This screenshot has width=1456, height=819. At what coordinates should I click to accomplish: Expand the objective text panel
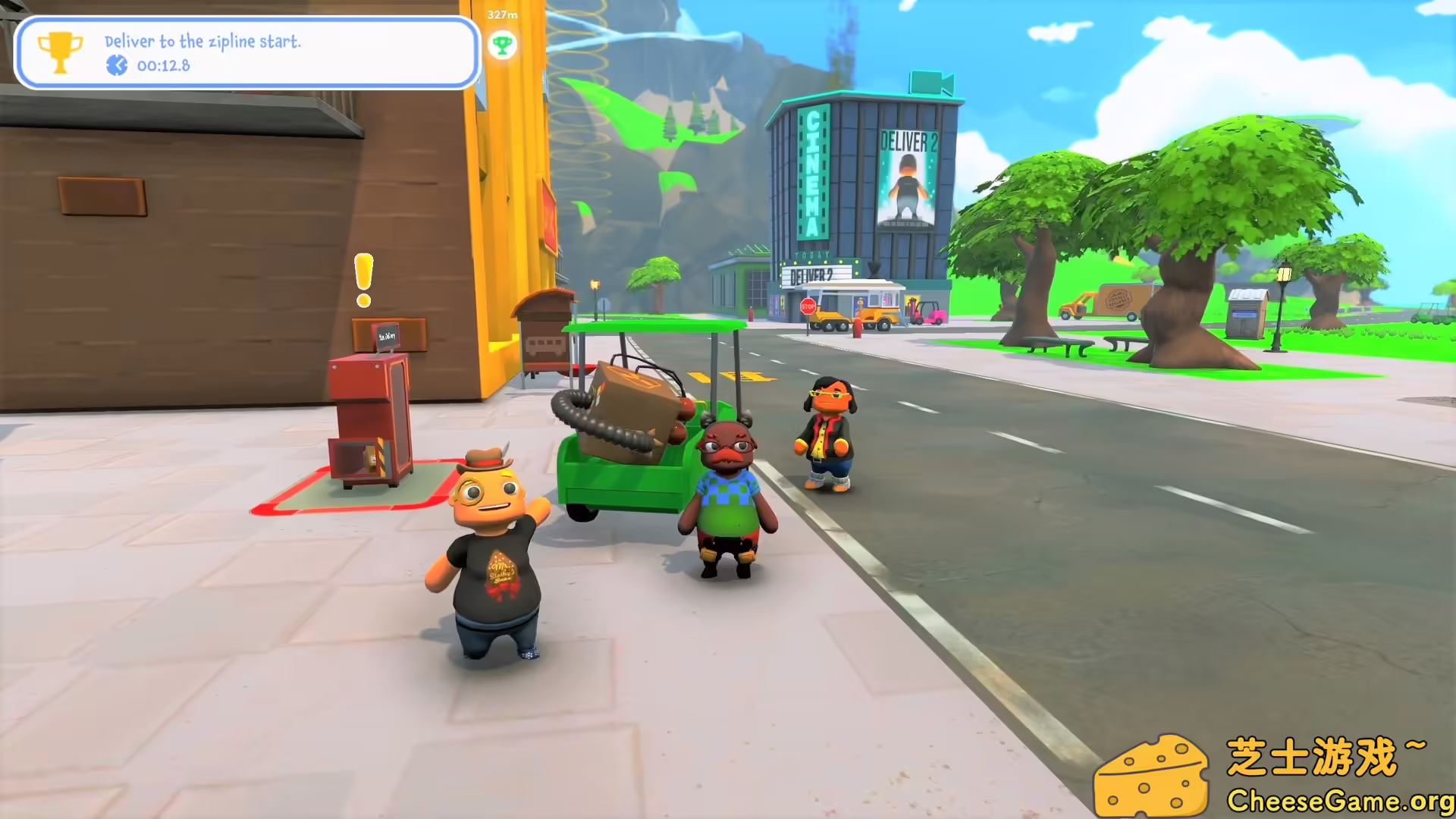pyautogui.click(x=202, y=42)
